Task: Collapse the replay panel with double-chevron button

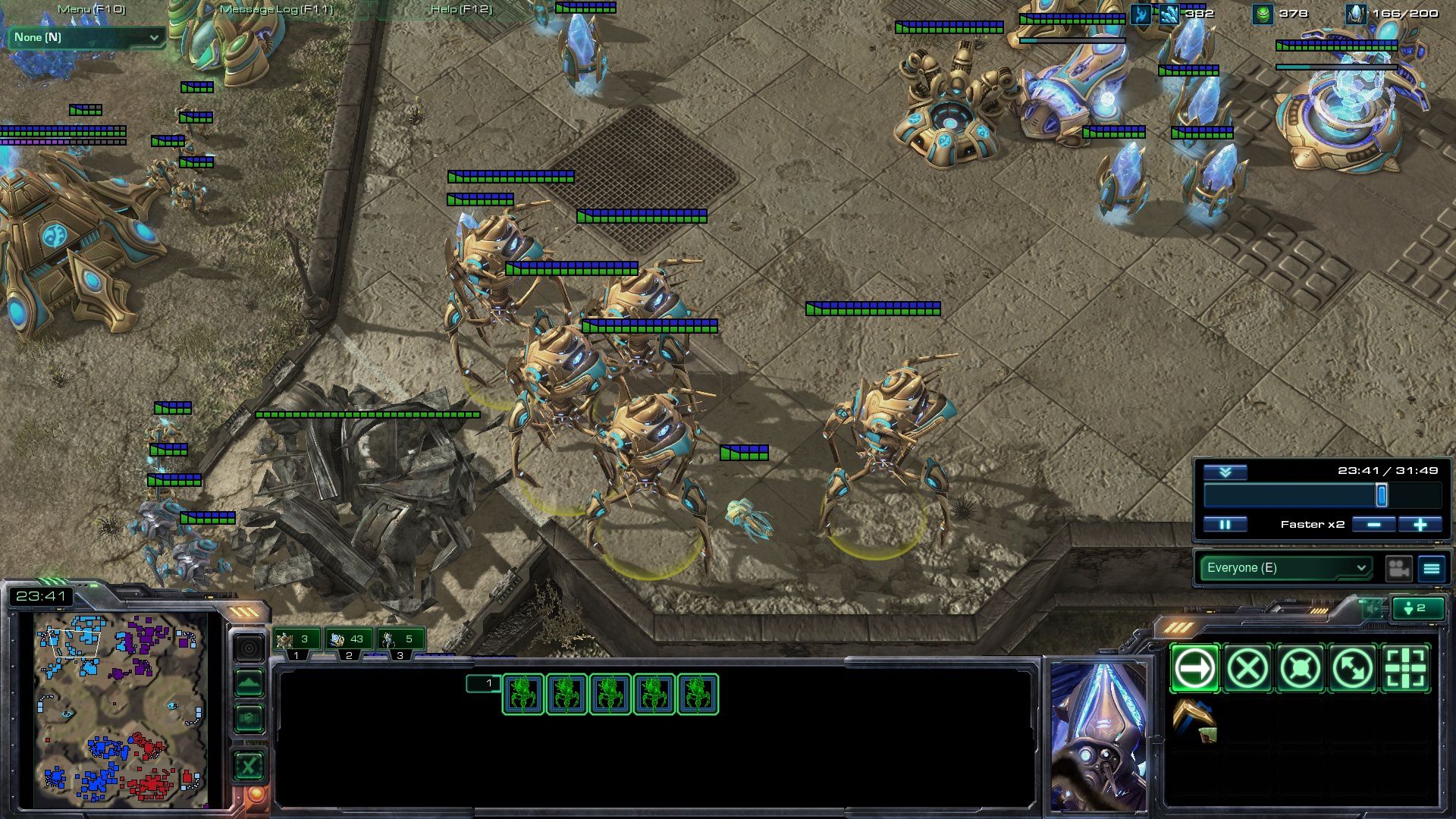Action: [x=1225, y=472]
